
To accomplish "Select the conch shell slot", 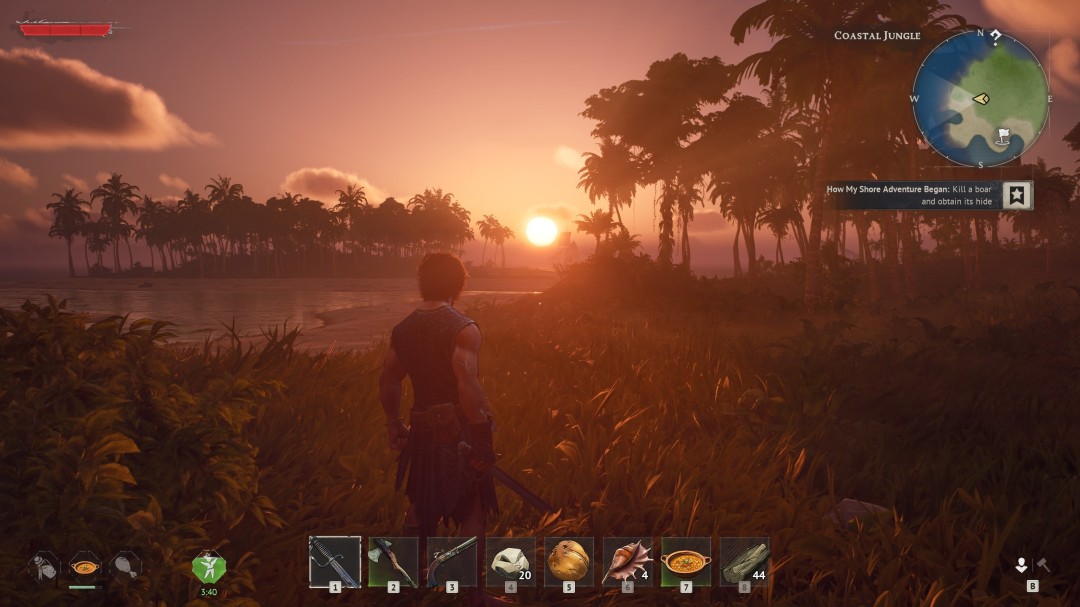I will [627, 561].
